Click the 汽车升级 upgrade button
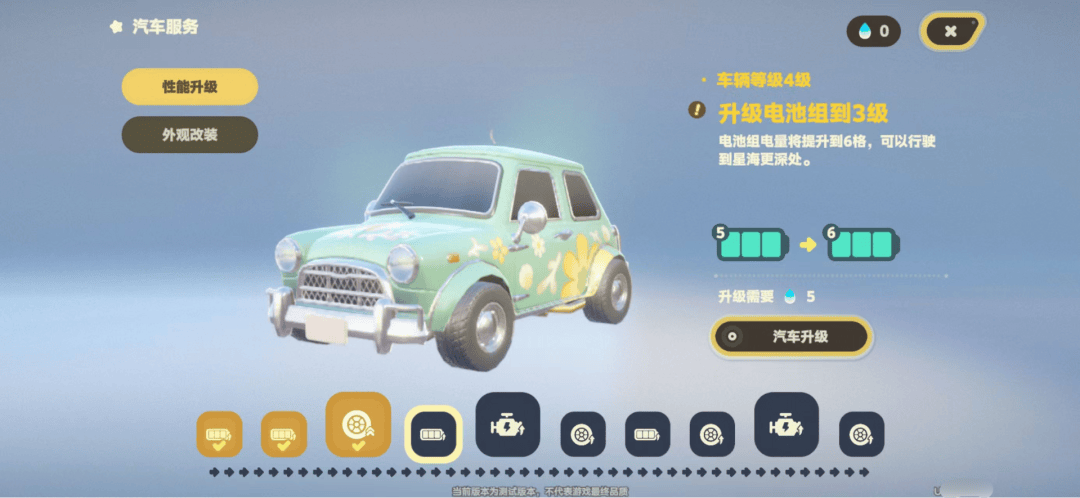Viewport: 1080px width, 498px height. (x=789, y=337)
